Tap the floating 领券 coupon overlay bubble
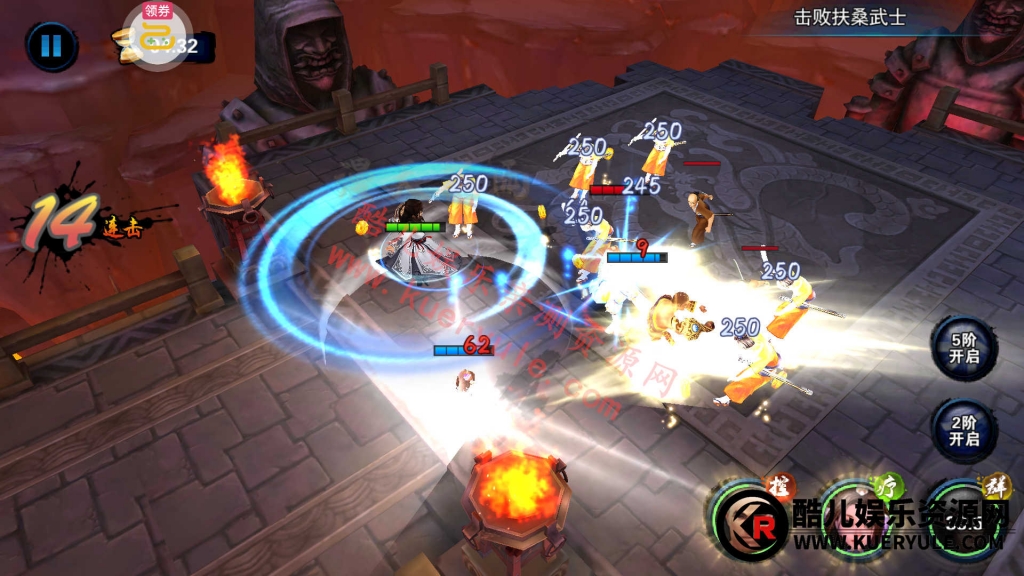 click(x=157, y=34)
